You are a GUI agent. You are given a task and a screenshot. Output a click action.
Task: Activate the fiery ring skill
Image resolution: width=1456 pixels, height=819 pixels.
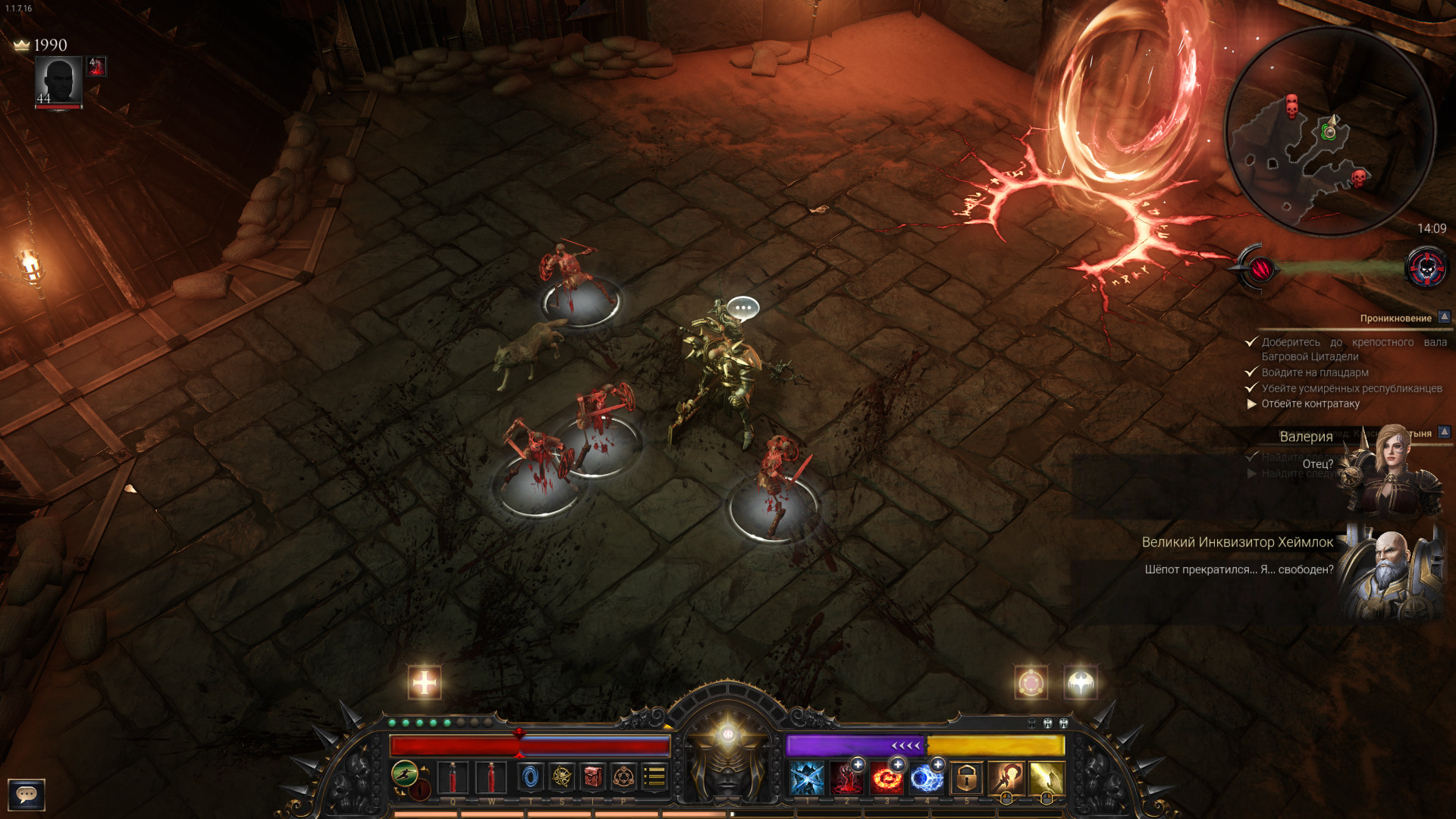[886, 779]
